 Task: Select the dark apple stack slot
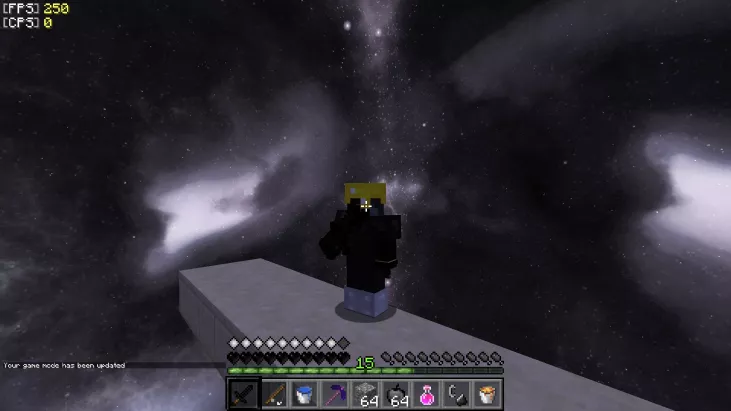396,394
